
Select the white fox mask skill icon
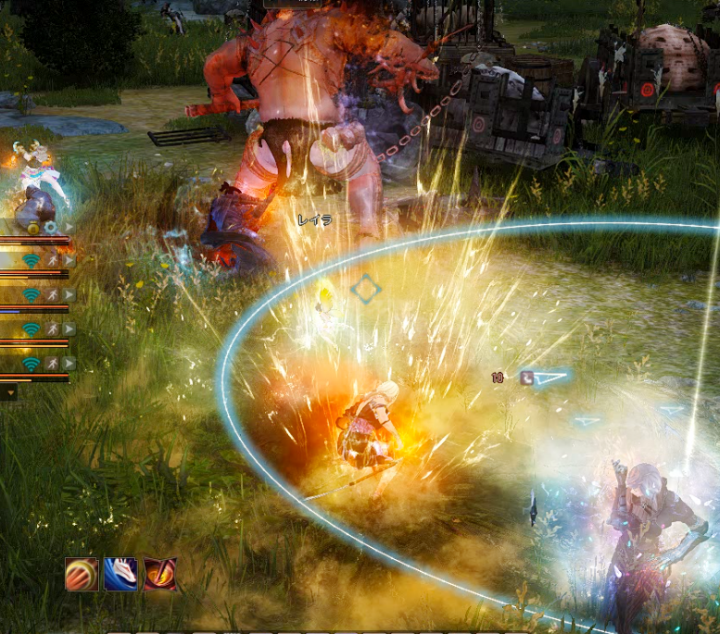(x=121, y=574)
